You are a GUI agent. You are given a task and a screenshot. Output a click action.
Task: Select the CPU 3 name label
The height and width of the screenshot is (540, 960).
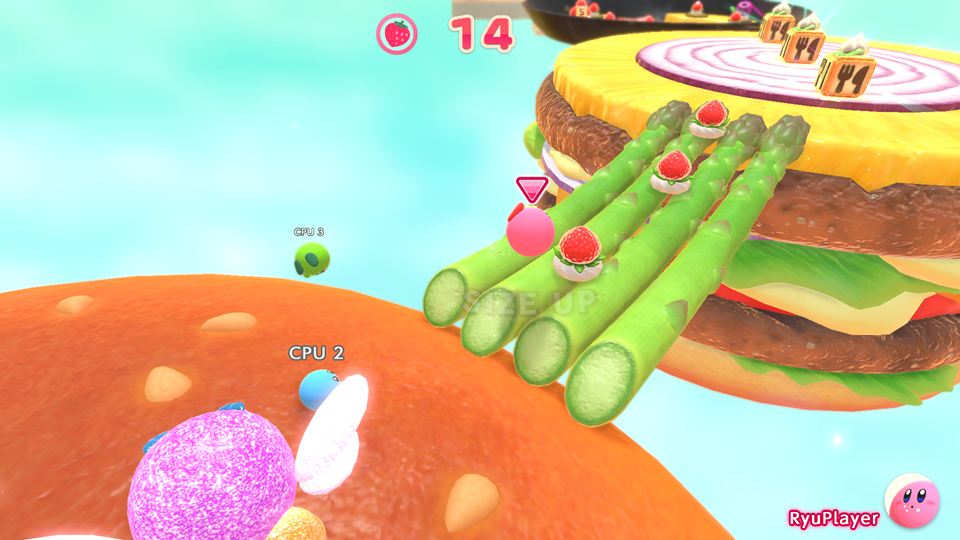tap(309, 232)
